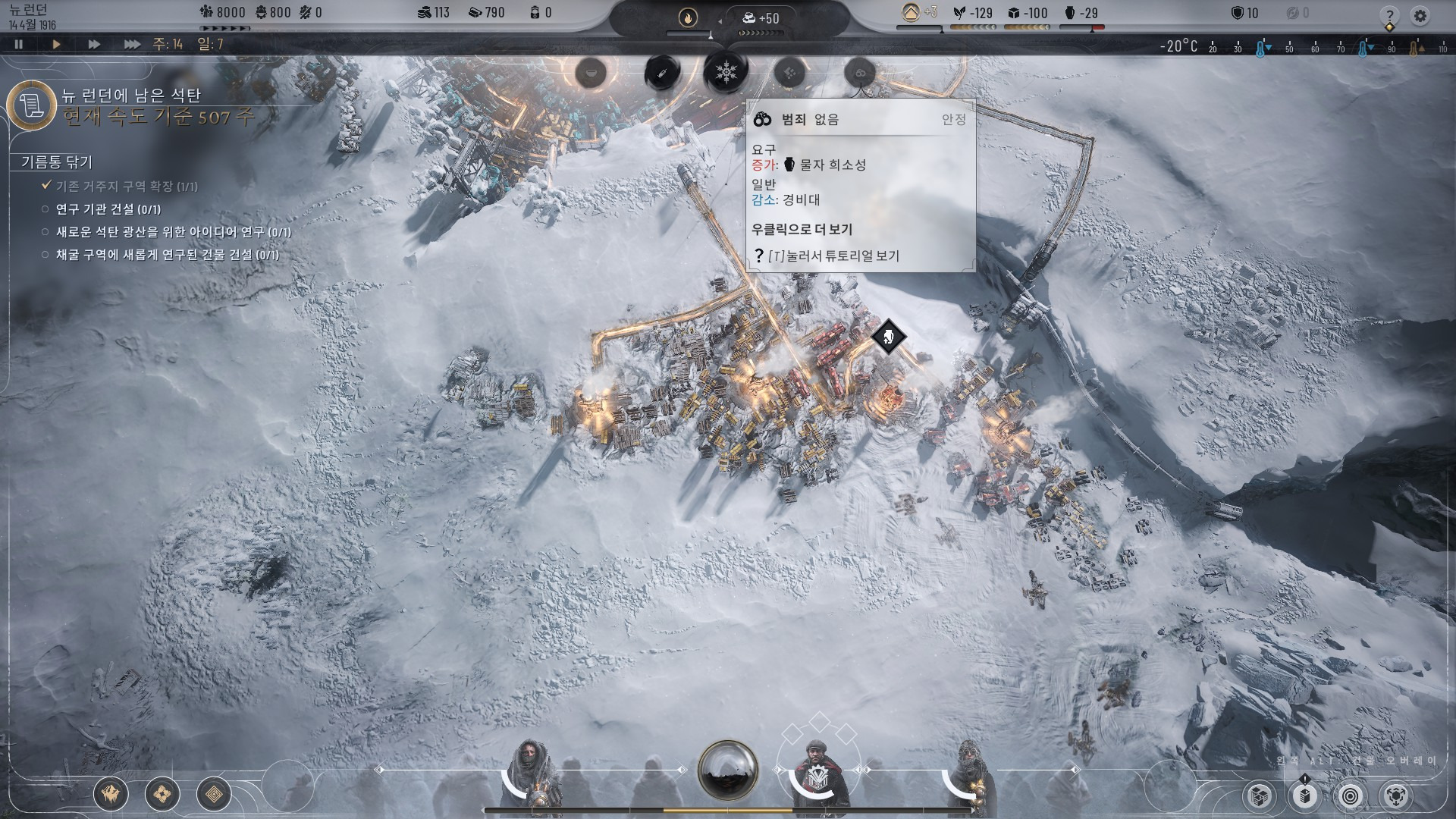Click the diamond event marker on the city
The image size is (1456, 819).
click(888, 336)
